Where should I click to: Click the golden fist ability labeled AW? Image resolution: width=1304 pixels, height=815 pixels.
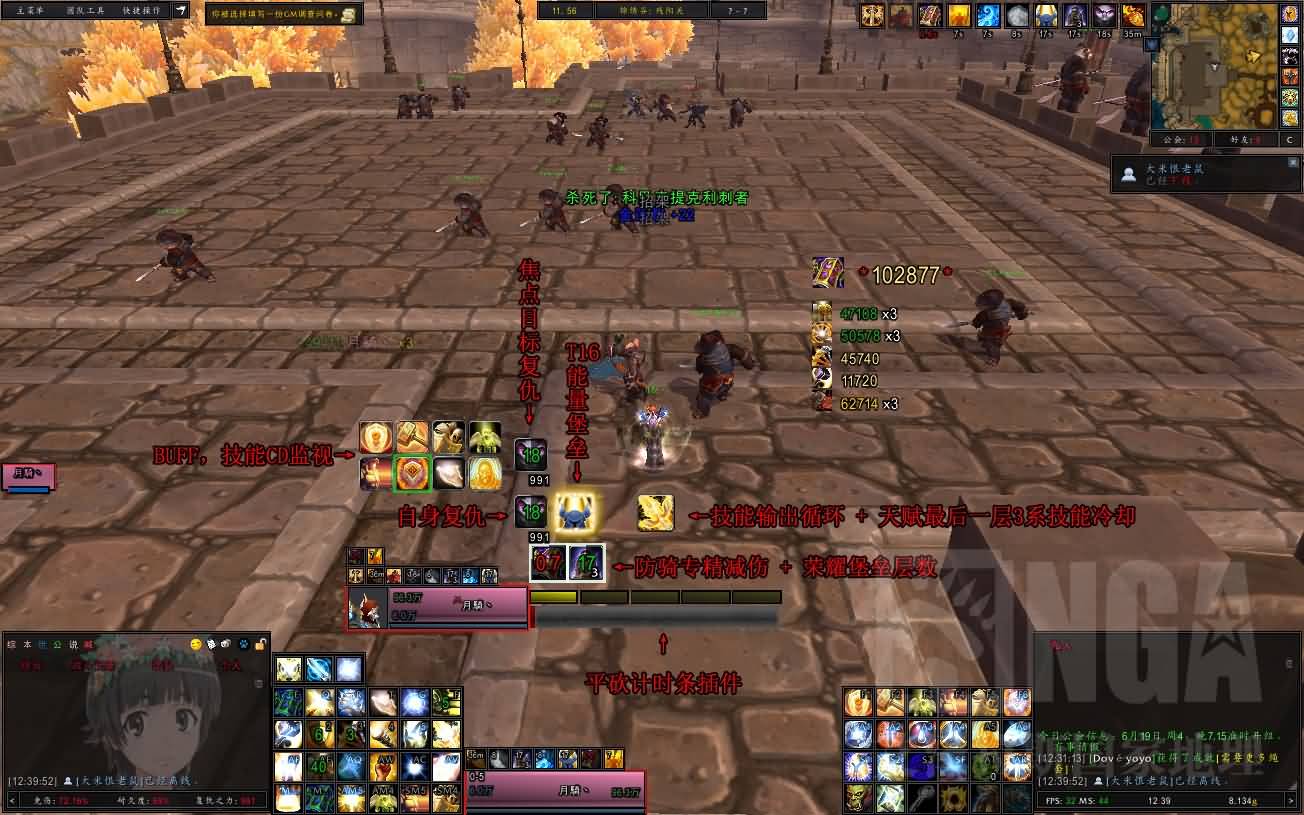[x=383, y=766]
